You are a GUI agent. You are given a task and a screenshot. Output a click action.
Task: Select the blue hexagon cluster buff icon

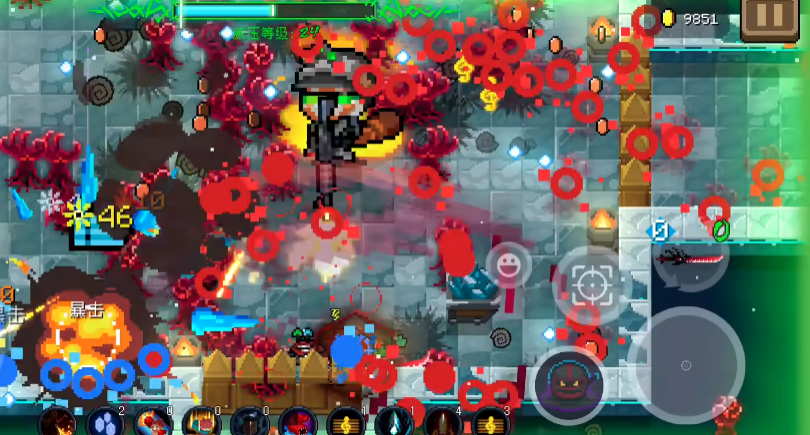[x=105, y=422]
